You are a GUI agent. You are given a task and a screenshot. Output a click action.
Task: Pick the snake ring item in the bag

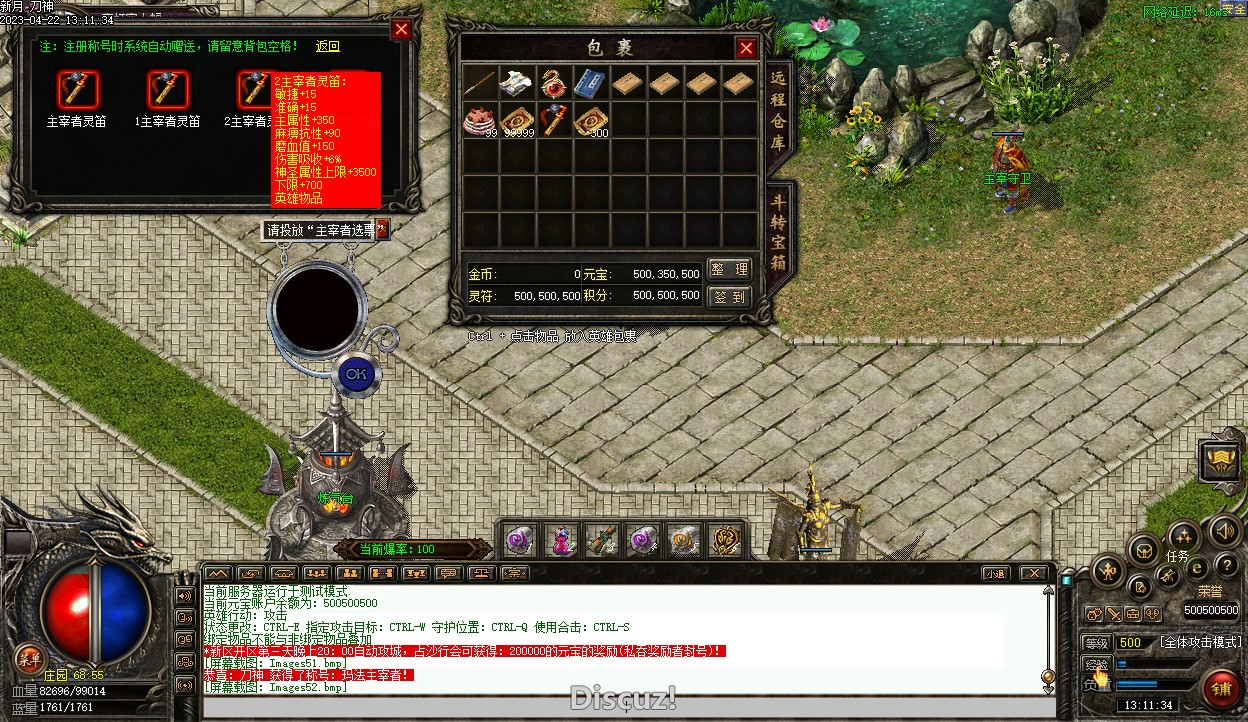point(552,82)
